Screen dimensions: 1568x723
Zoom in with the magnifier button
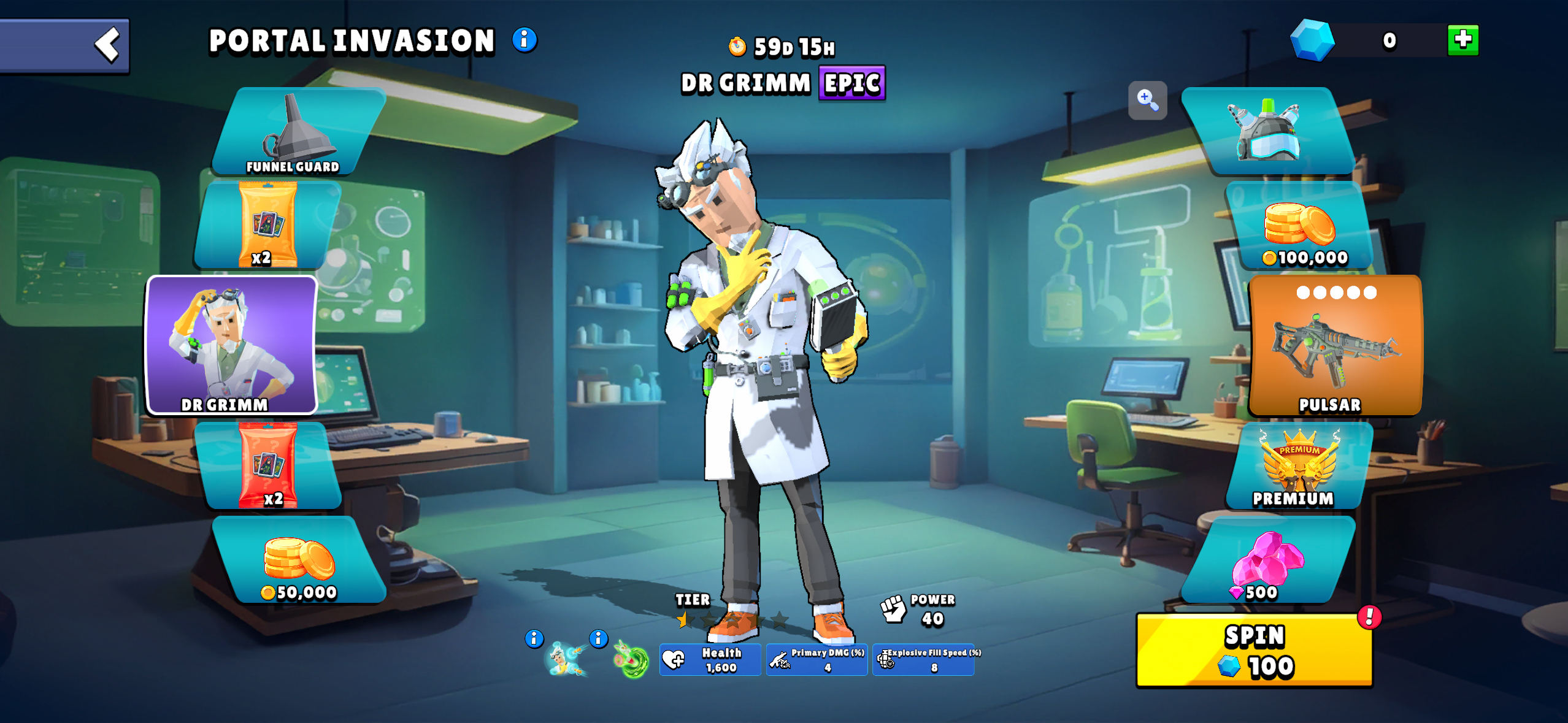tap(1147, 100)
